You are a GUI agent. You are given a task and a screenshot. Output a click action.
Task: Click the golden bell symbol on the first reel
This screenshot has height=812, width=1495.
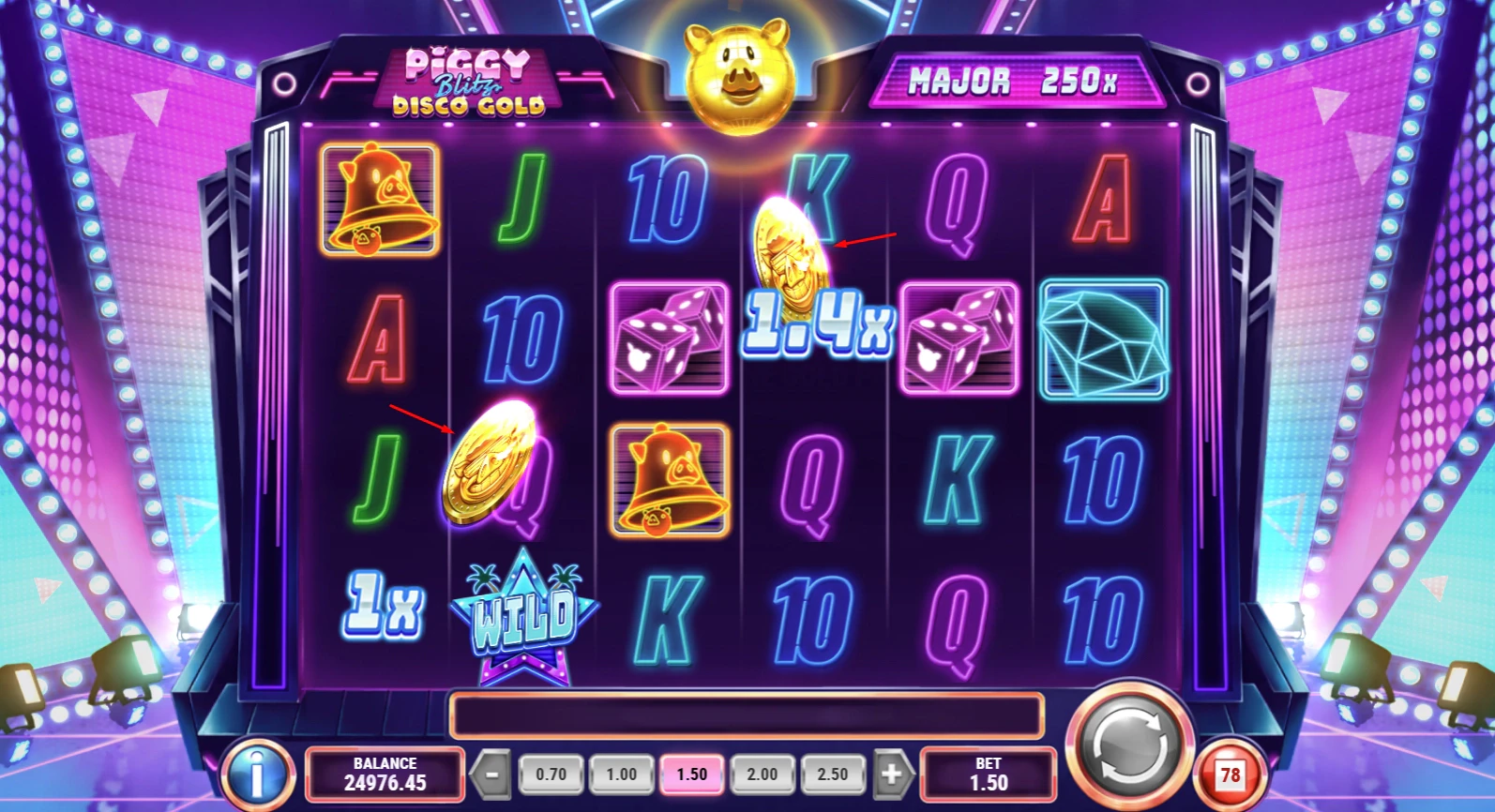[x=380, y=201]
